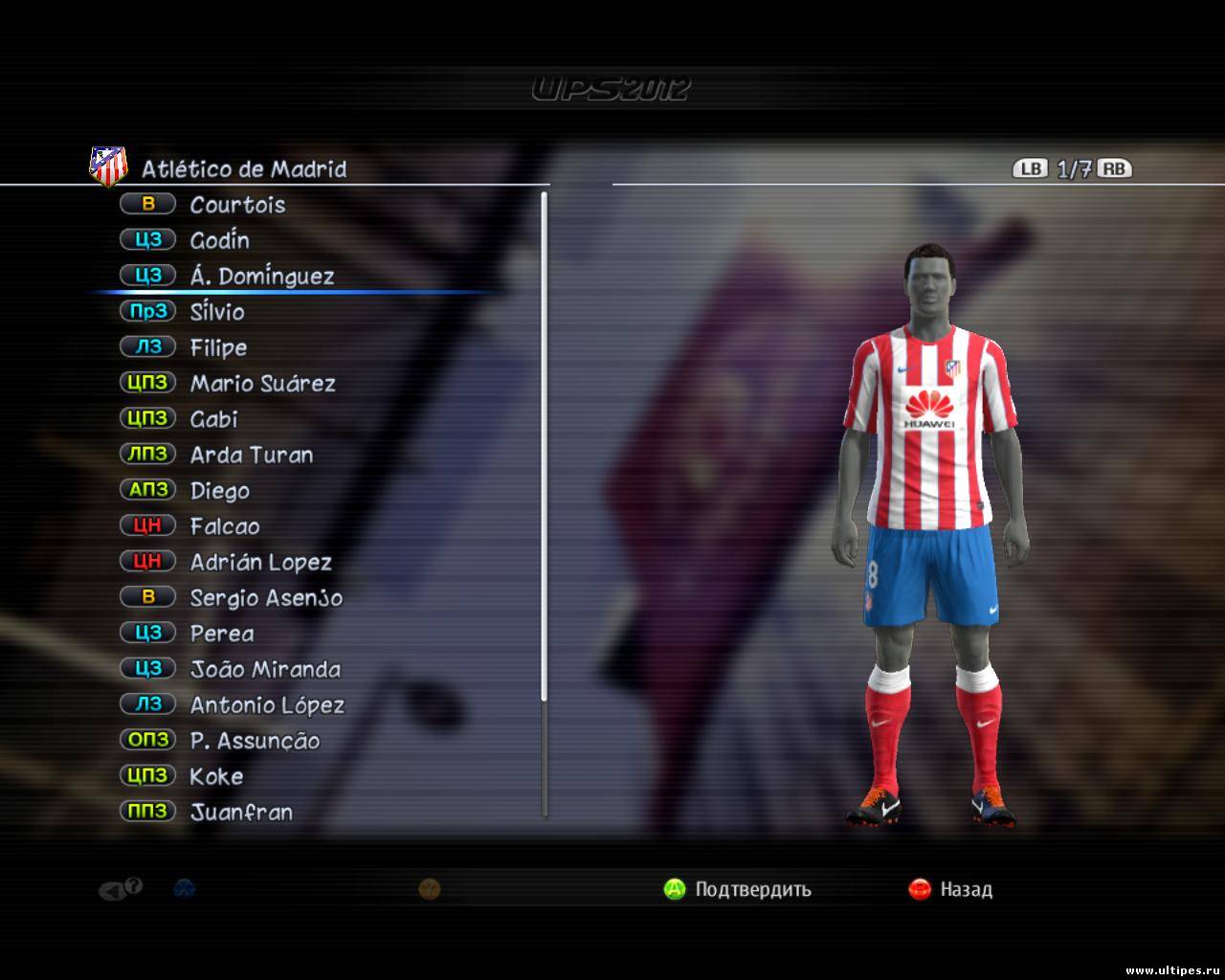The height and width of the screenshot is (980, 1225).
Task: Select Koke player row
Action: [x=216, y=776]
